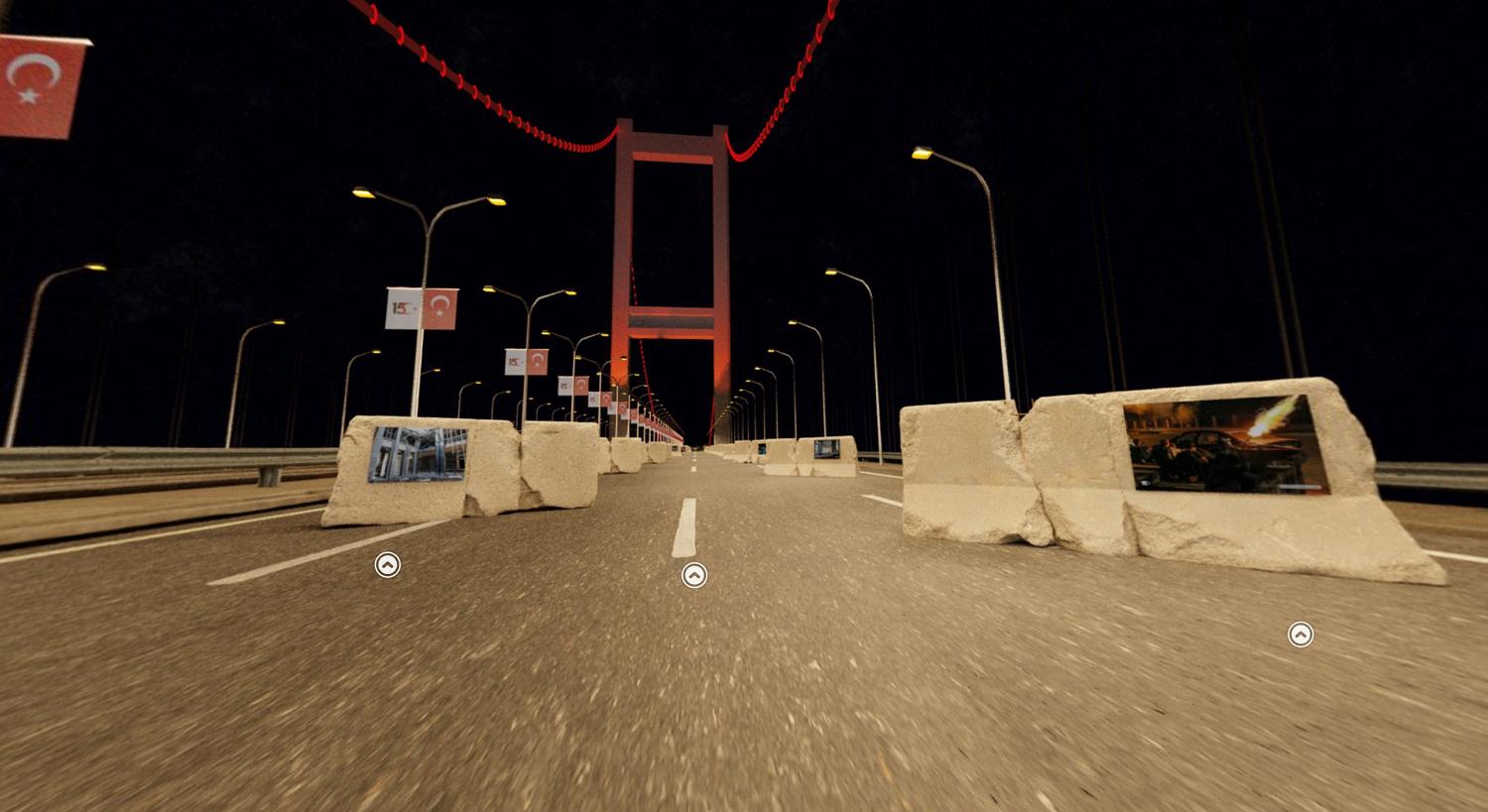Move forward using the arrow on the center lane line
The height and width of the screenshot is (812, 1488).
click(694, 575)
